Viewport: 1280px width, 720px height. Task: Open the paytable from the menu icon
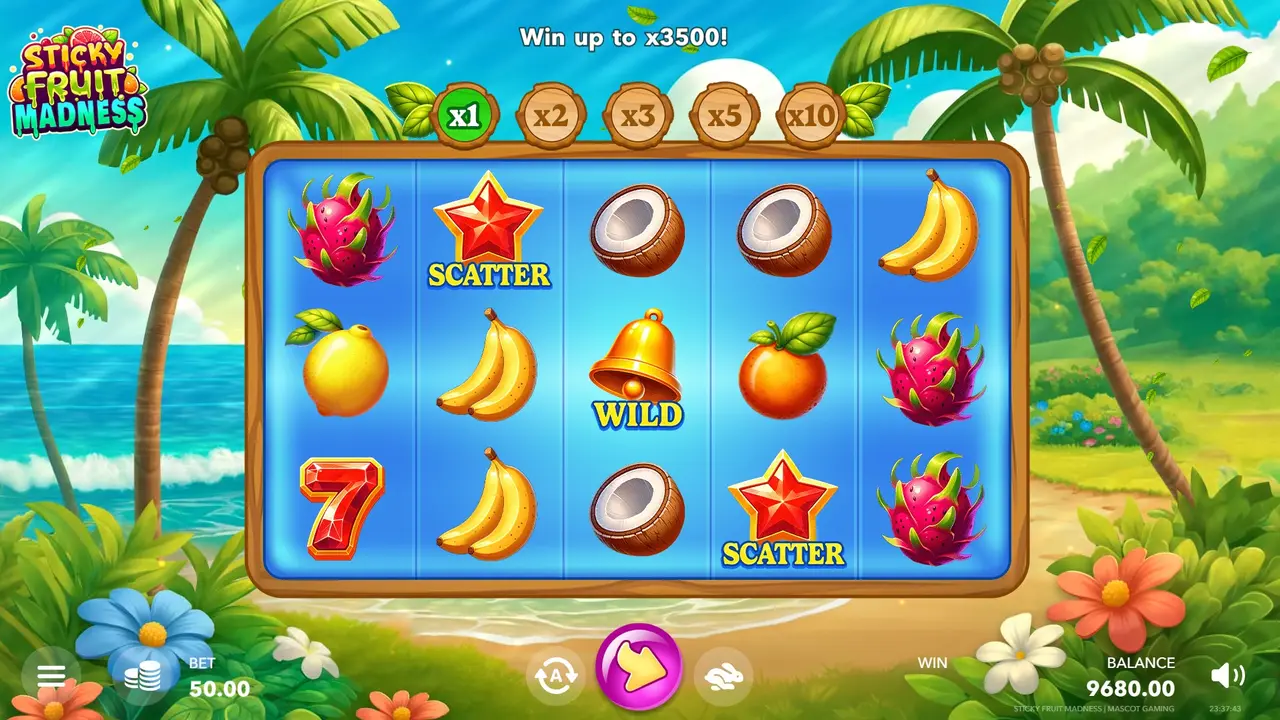(49, 675)
